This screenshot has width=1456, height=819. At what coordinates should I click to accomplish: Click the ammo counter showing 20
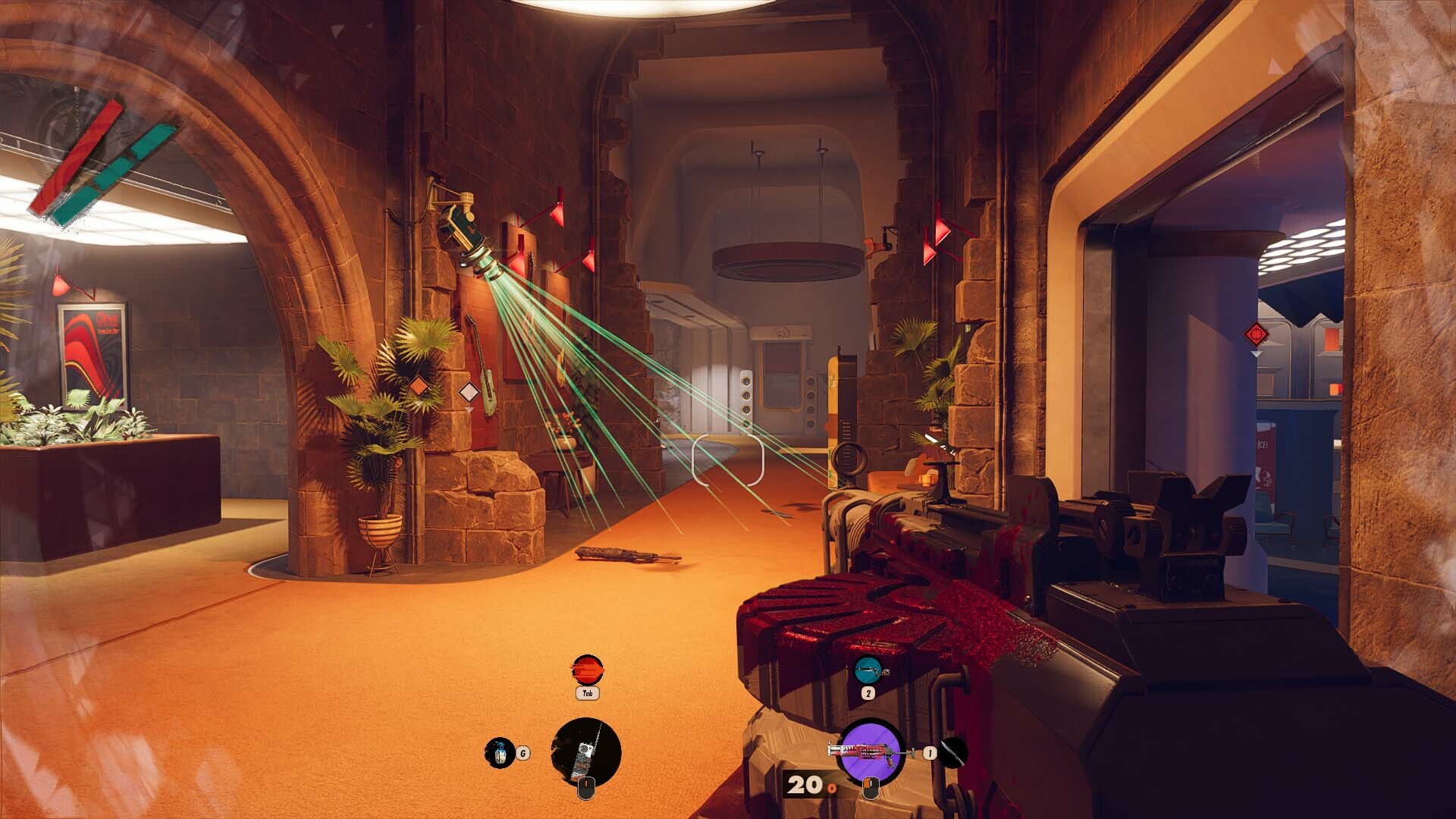point(804,784)
